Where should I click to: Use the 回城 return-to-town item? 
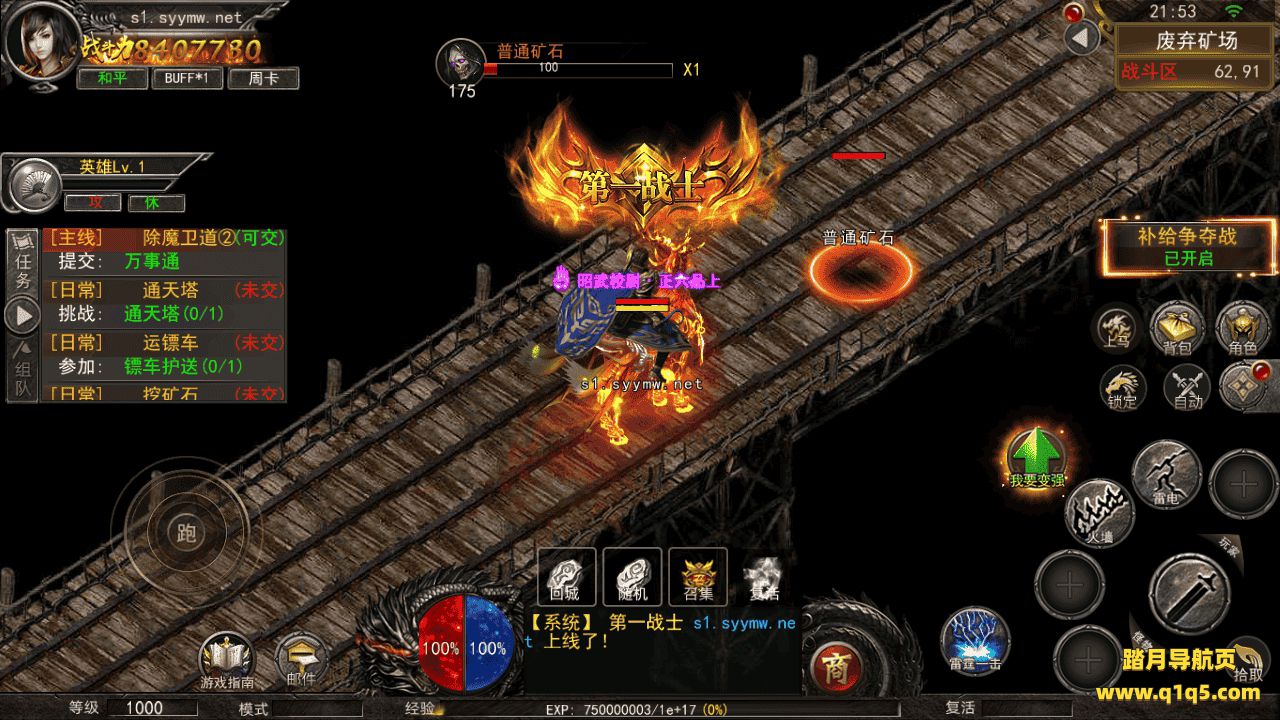point(567,577)
